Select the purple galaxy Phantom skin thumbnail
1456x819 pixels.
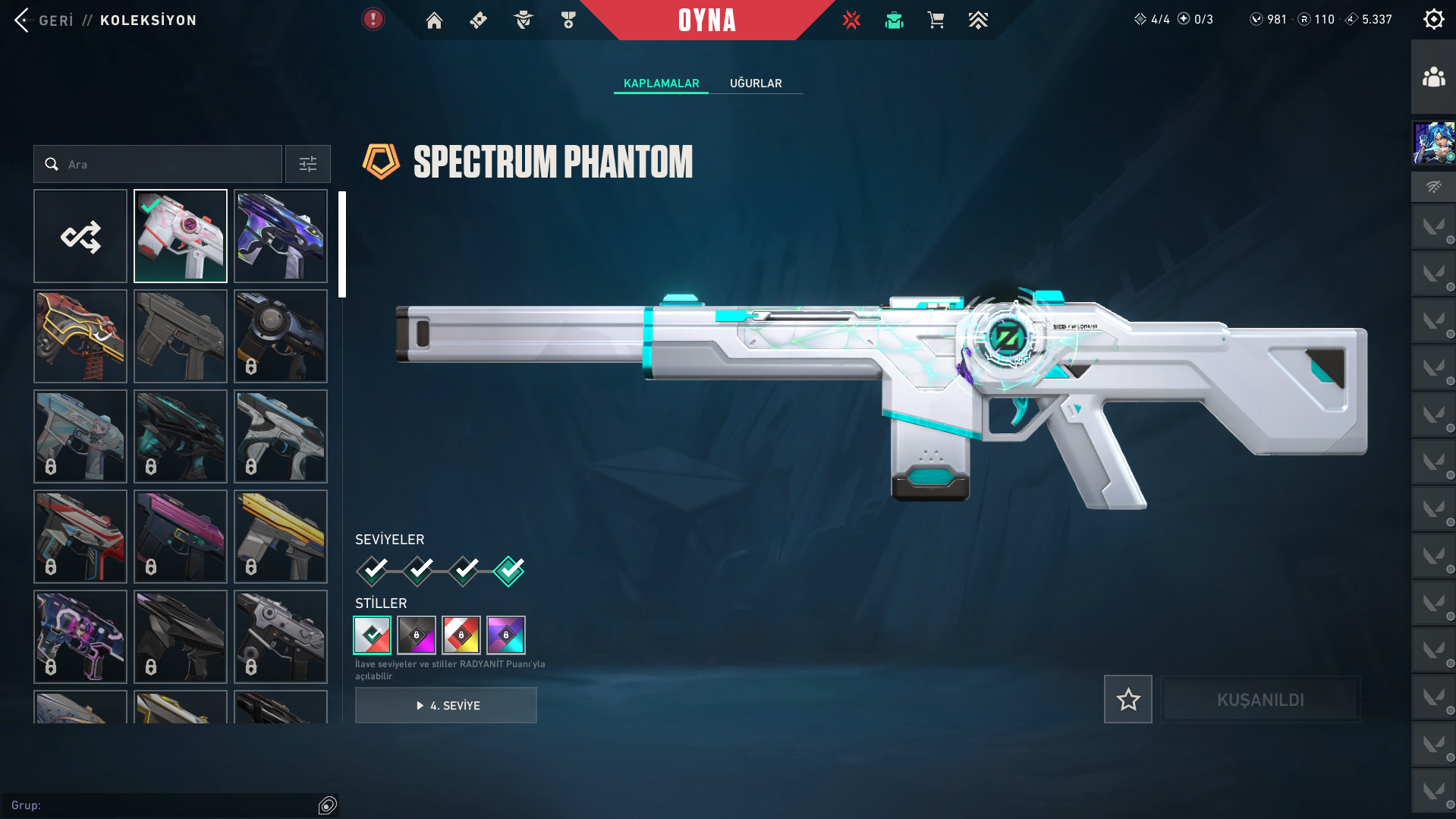coord(281,236)
